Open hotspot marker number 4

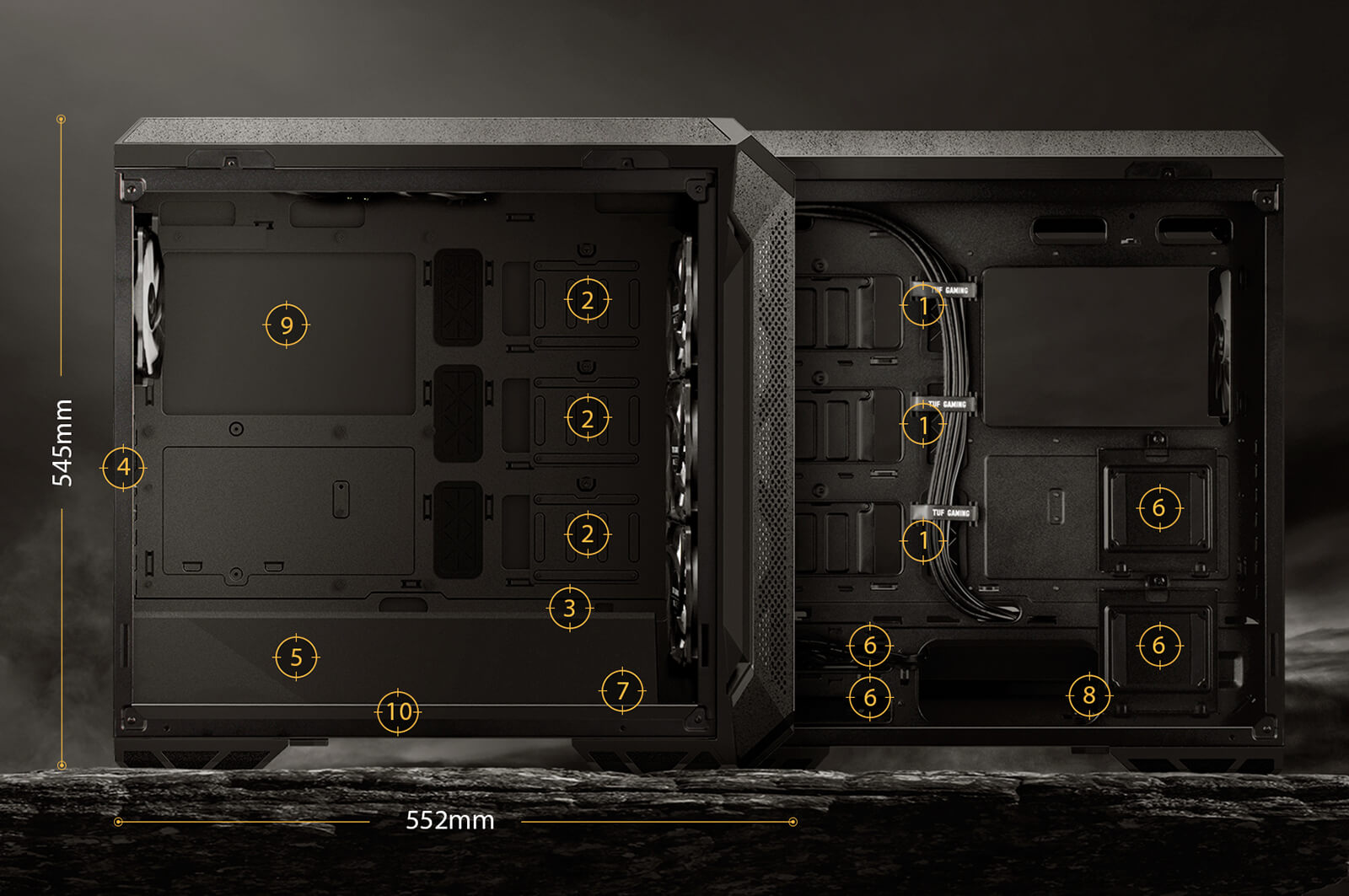pyautogui.click(x=123, y=467)
